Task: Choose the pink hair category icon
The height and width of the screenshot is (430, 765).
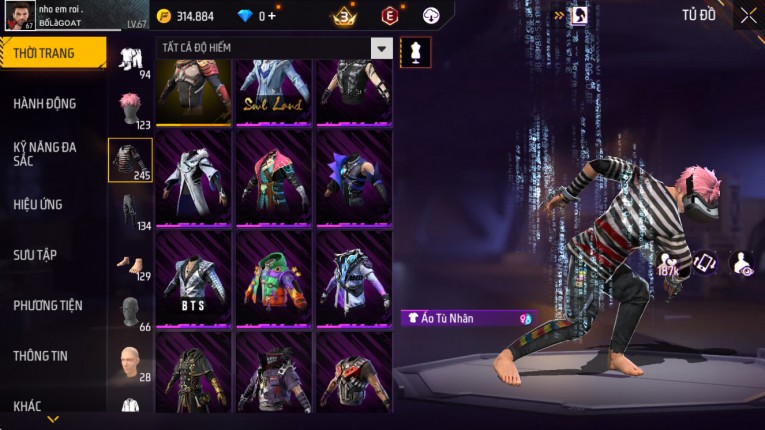Action: pyautogui.click(x=130, y=108)
